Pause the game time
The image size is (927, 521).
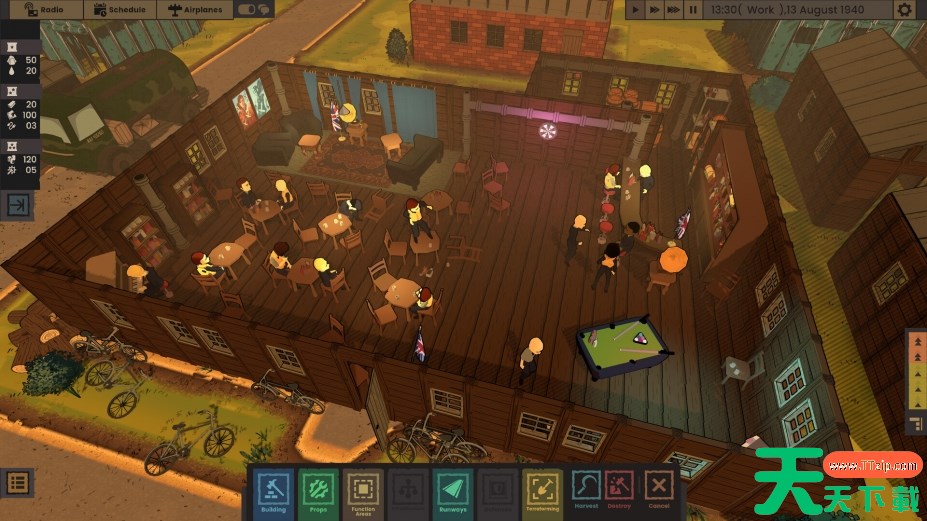coord(693,9)
